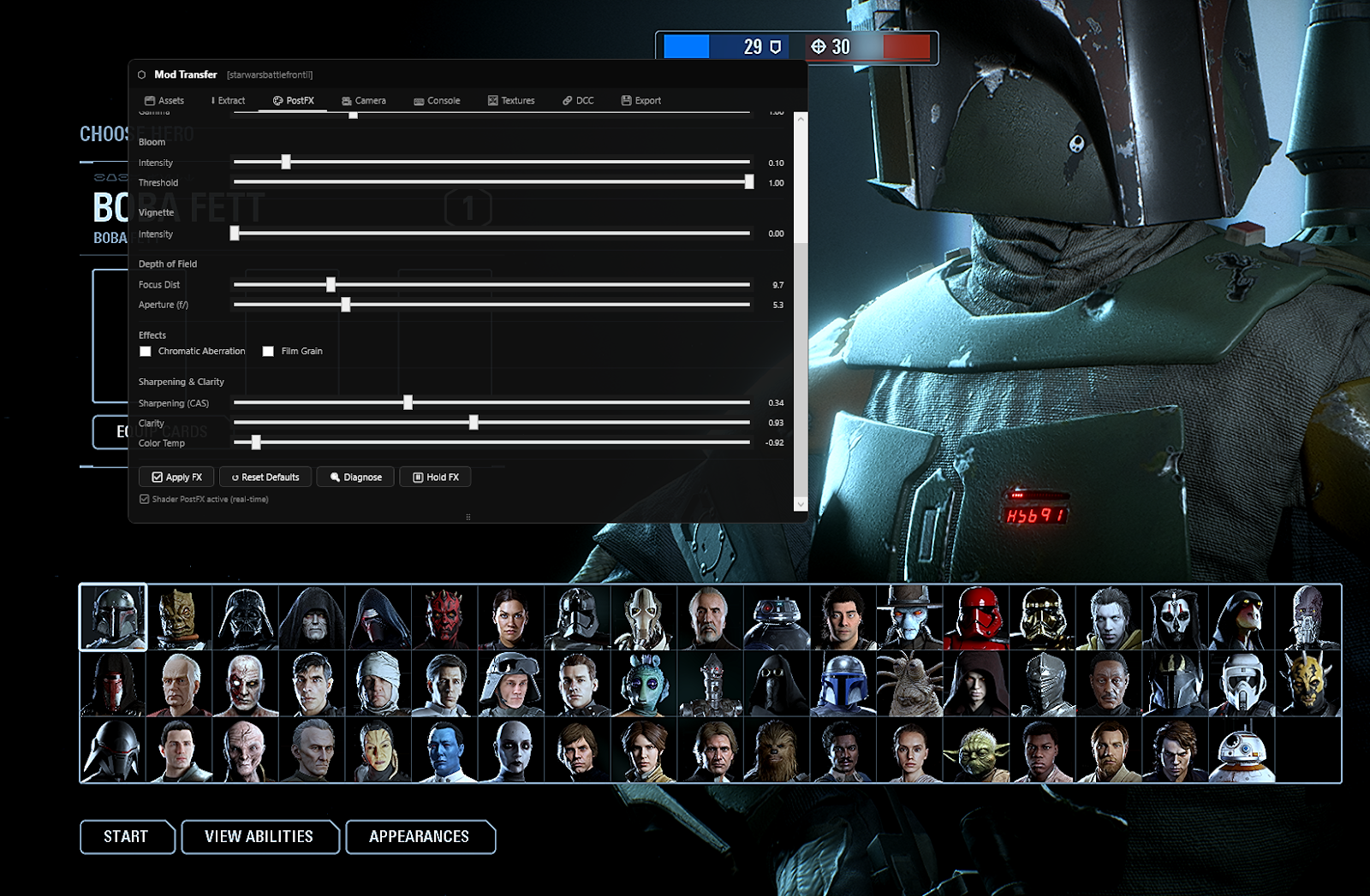Screen dimensions: 1370x896
Task: Enable the Chromatic Aberration effect
Action: point(145,351)
